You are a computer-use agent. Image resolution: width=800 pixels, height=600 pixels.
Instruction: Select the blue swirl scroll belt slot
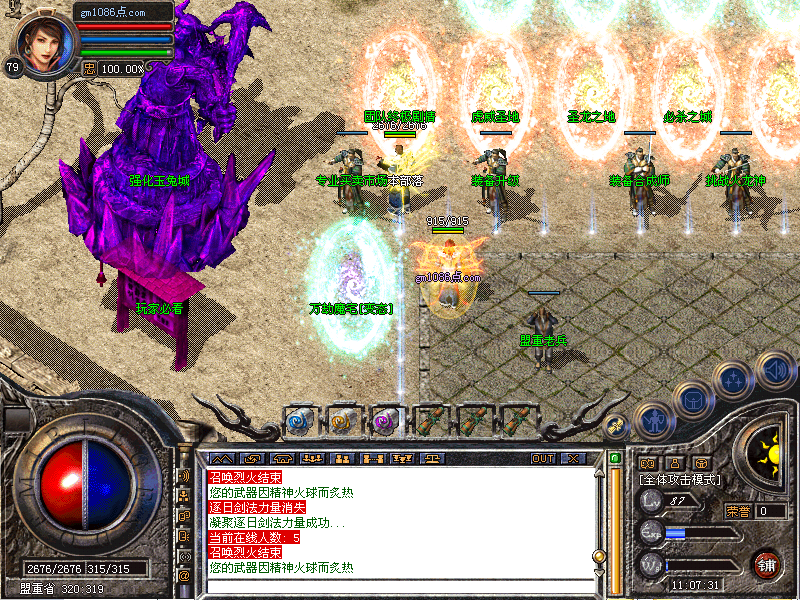coord(301,421)
